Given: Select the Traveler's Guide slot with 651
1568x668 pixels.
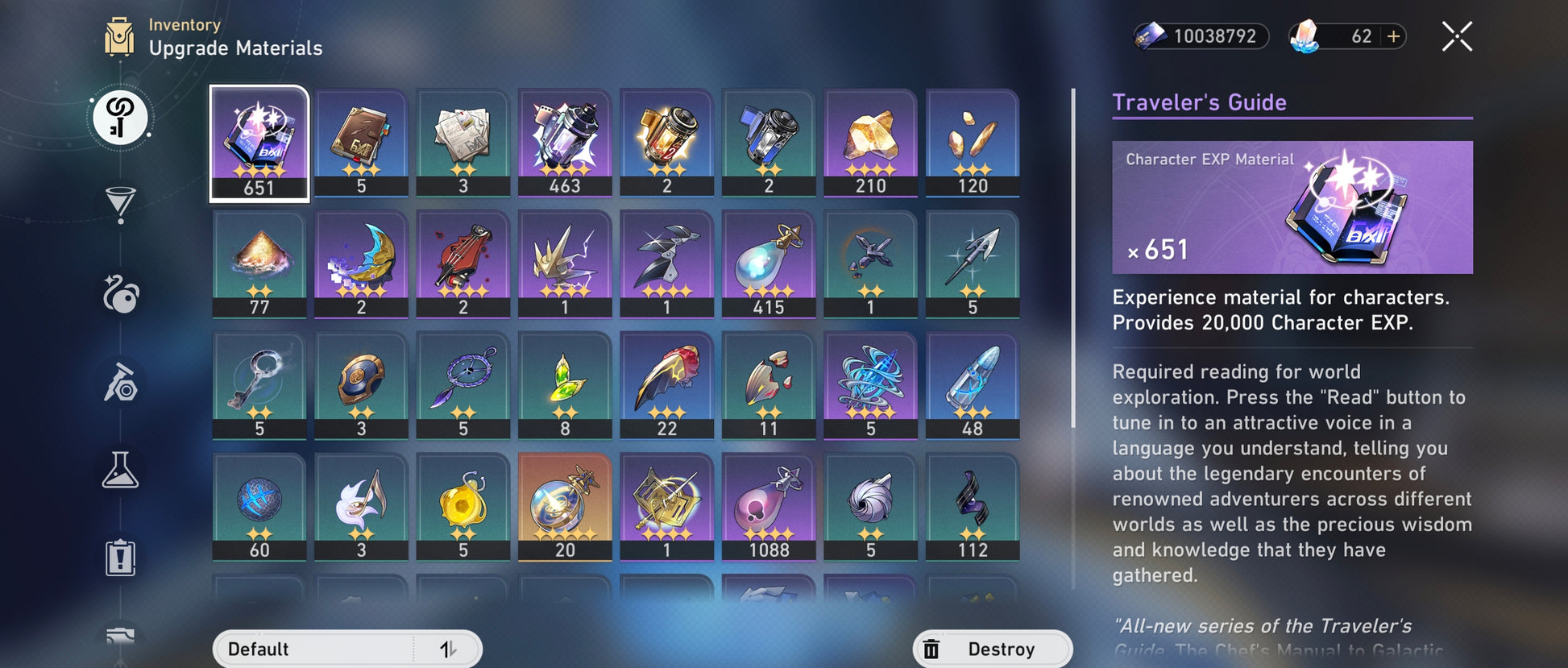Looking at the screenshot, I should [259, 143].
